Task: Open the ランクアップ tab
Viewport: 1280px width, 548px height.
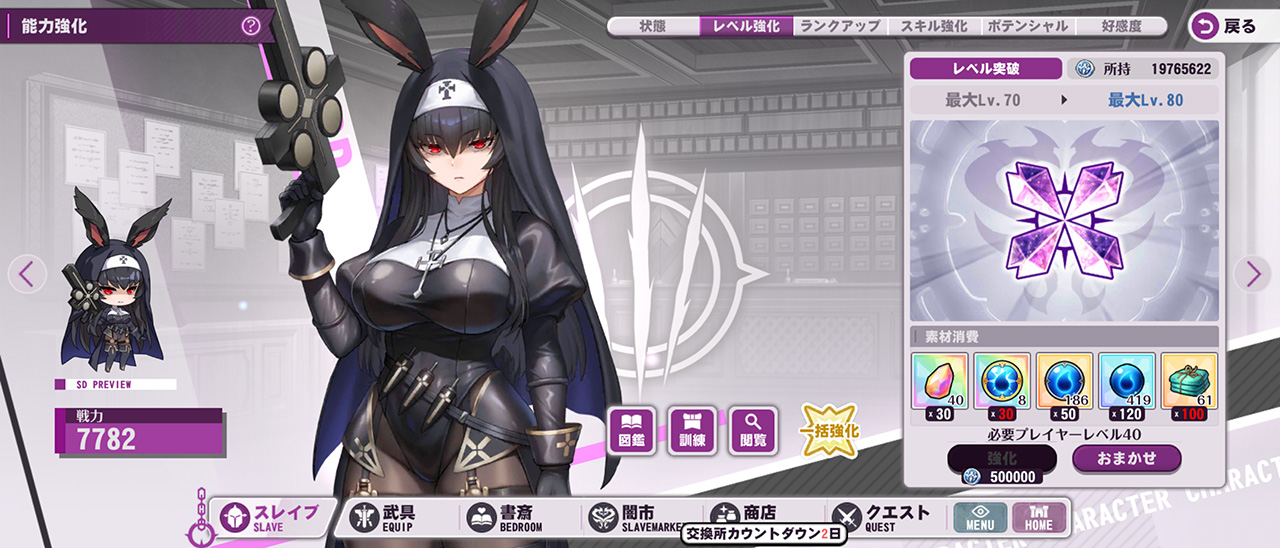Action: 840,26
